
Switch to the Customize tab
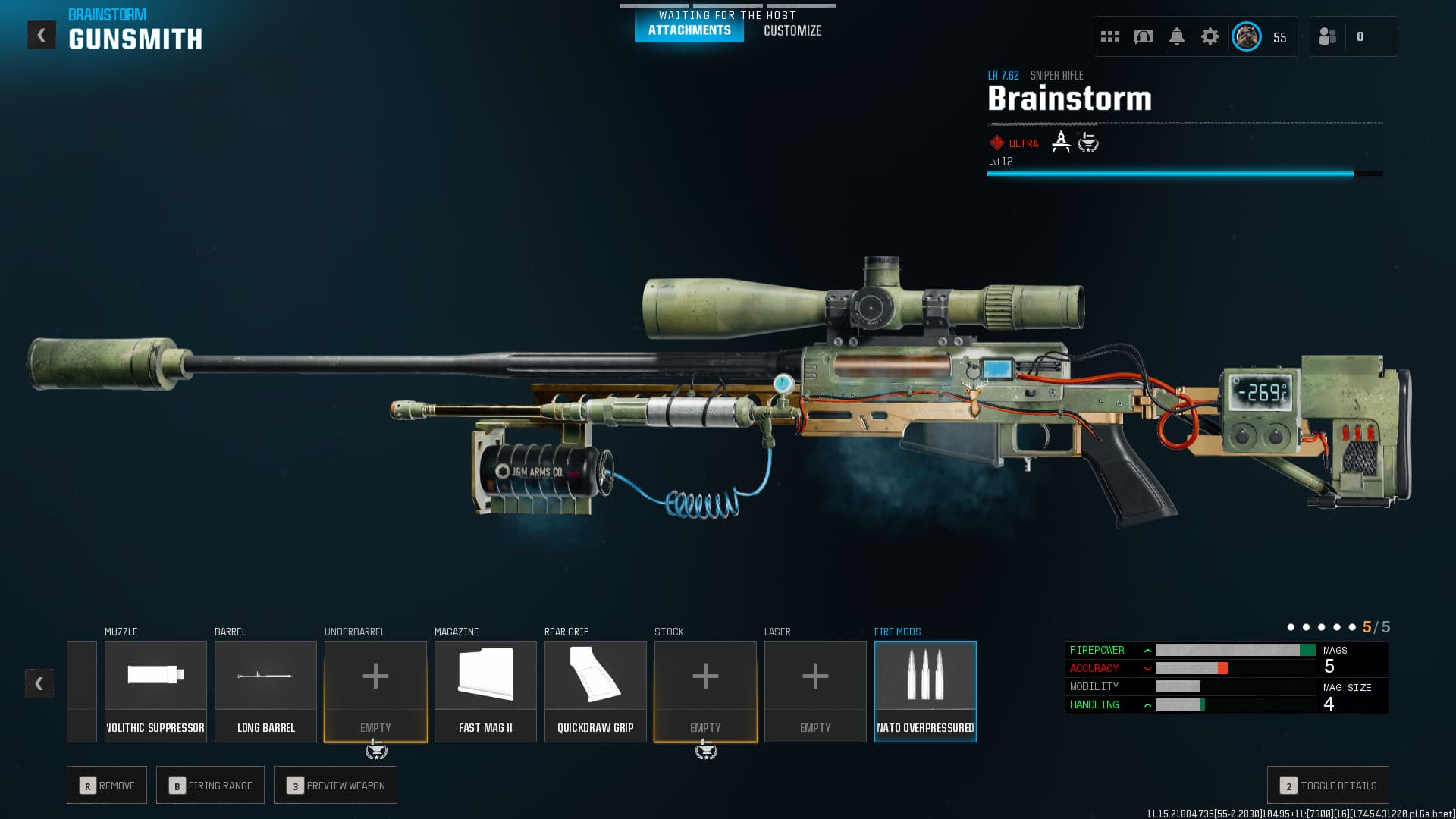point(792,31)
